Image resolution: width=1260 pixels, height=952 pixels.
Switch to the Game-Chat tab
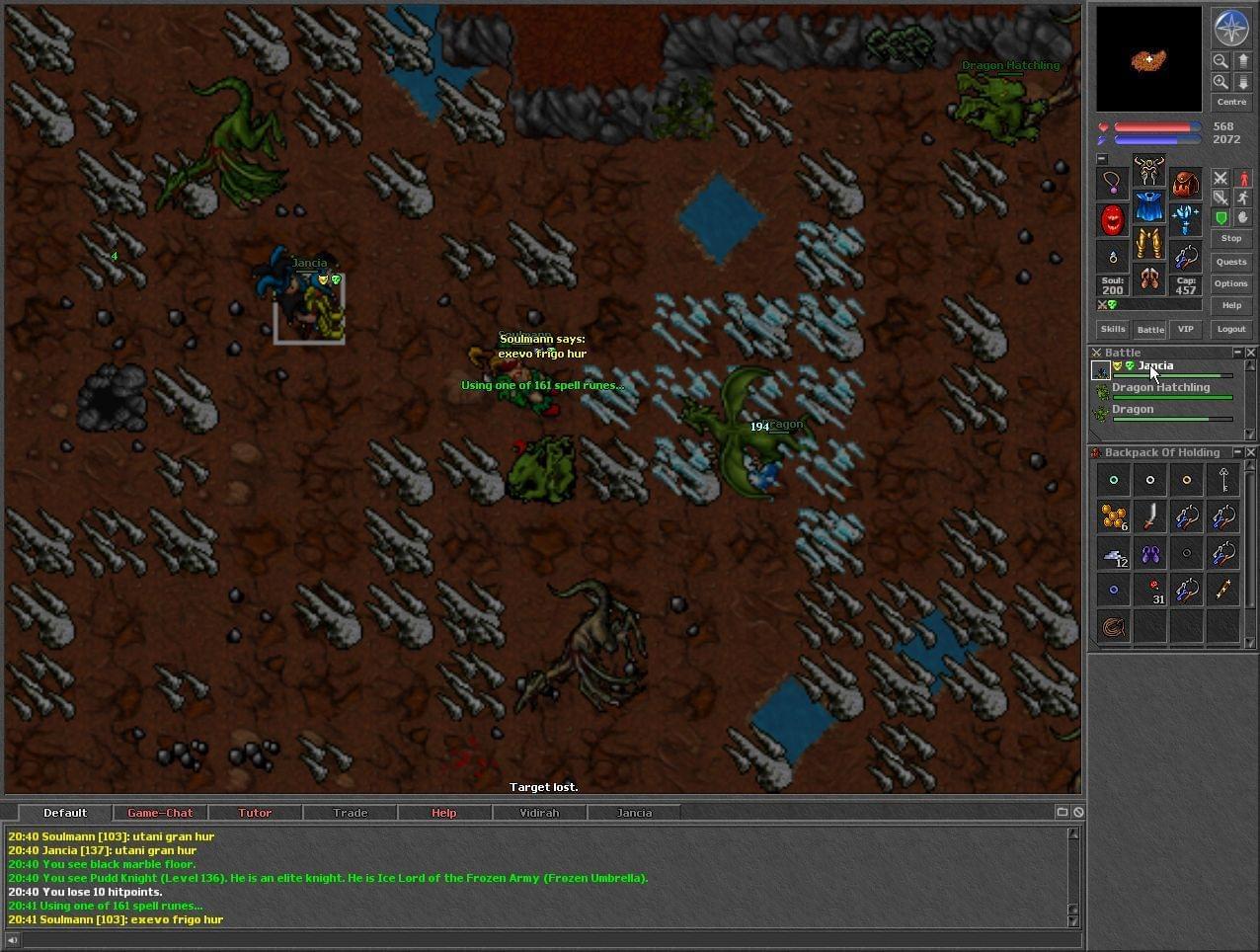pyautogui.click(x=160, y=813)
